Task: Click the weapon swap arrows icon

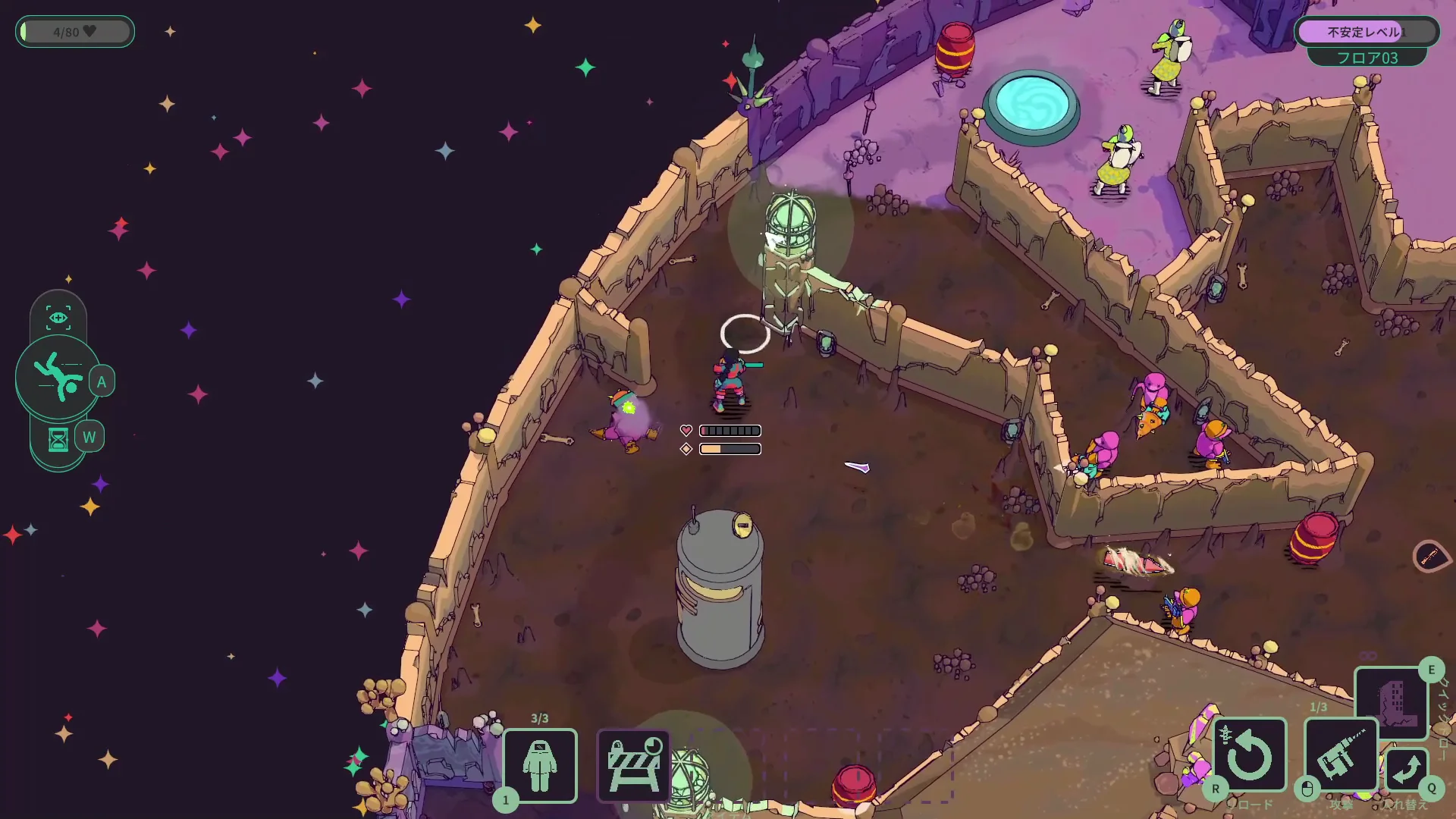Action: tap(1407, 770)
